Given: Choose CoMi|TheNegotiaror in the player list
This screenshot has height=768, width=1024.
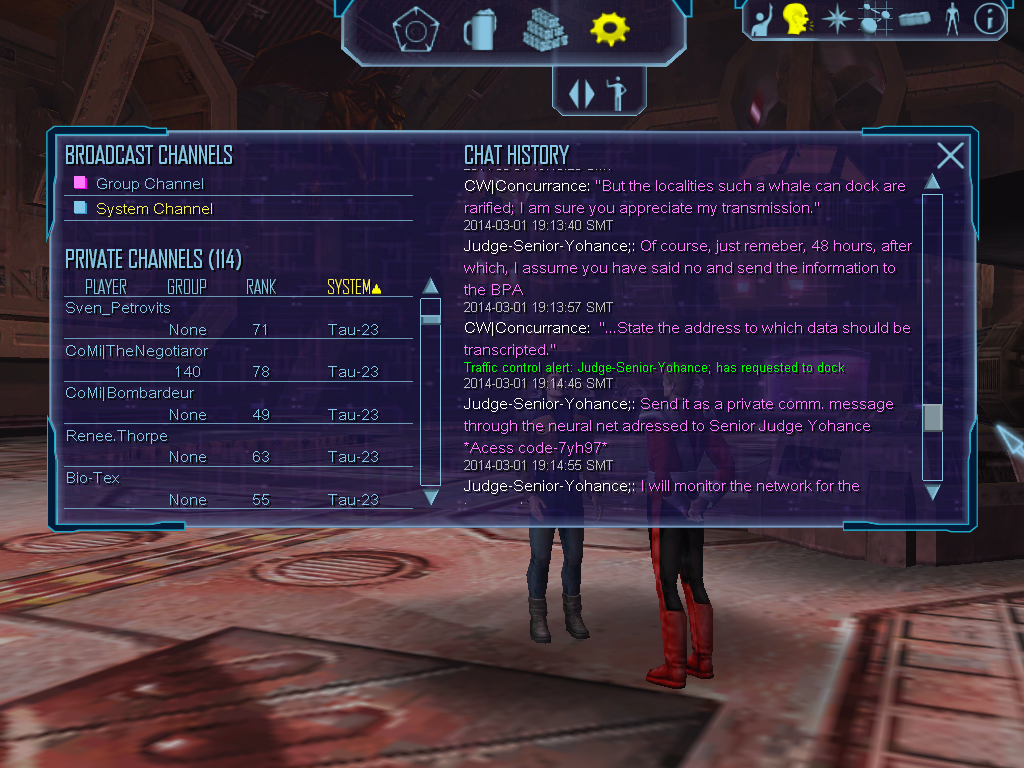Looking at the screenshot, I should 136,351.
